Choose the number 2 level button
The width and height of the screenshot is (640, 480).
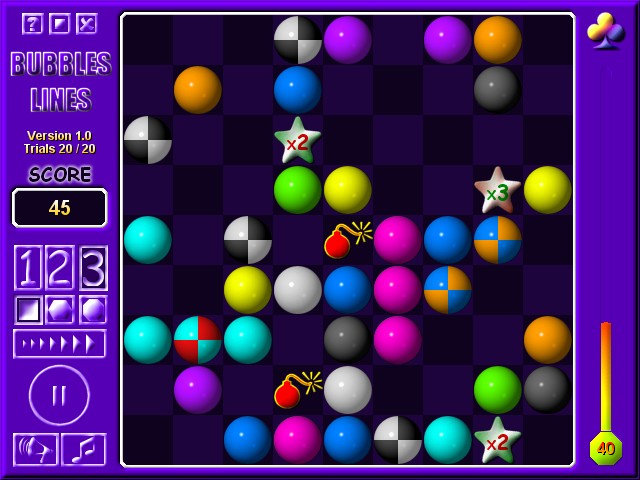tap(60, 268)
